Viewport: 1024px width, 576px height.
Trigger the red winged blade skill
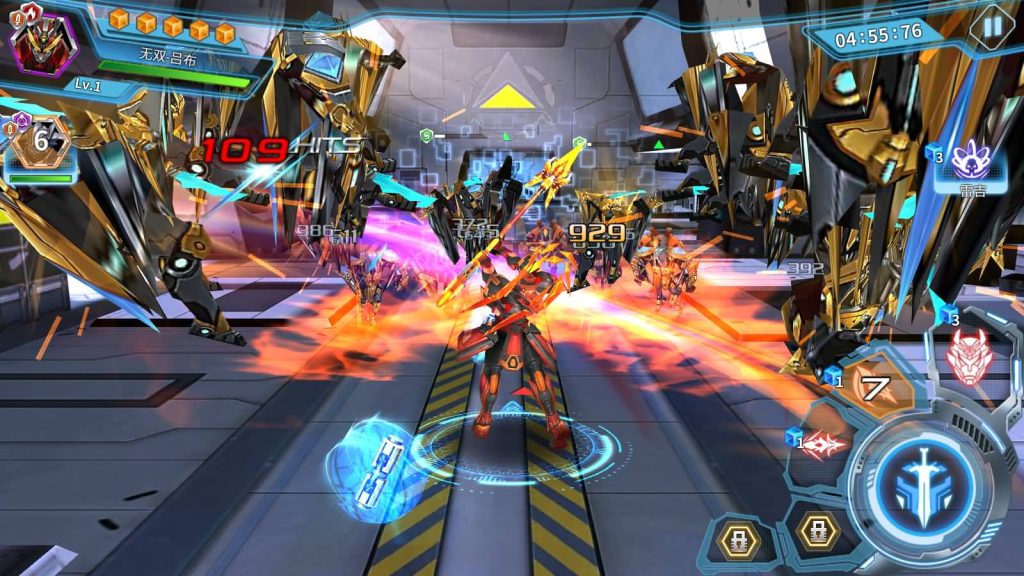pos(824,445)
